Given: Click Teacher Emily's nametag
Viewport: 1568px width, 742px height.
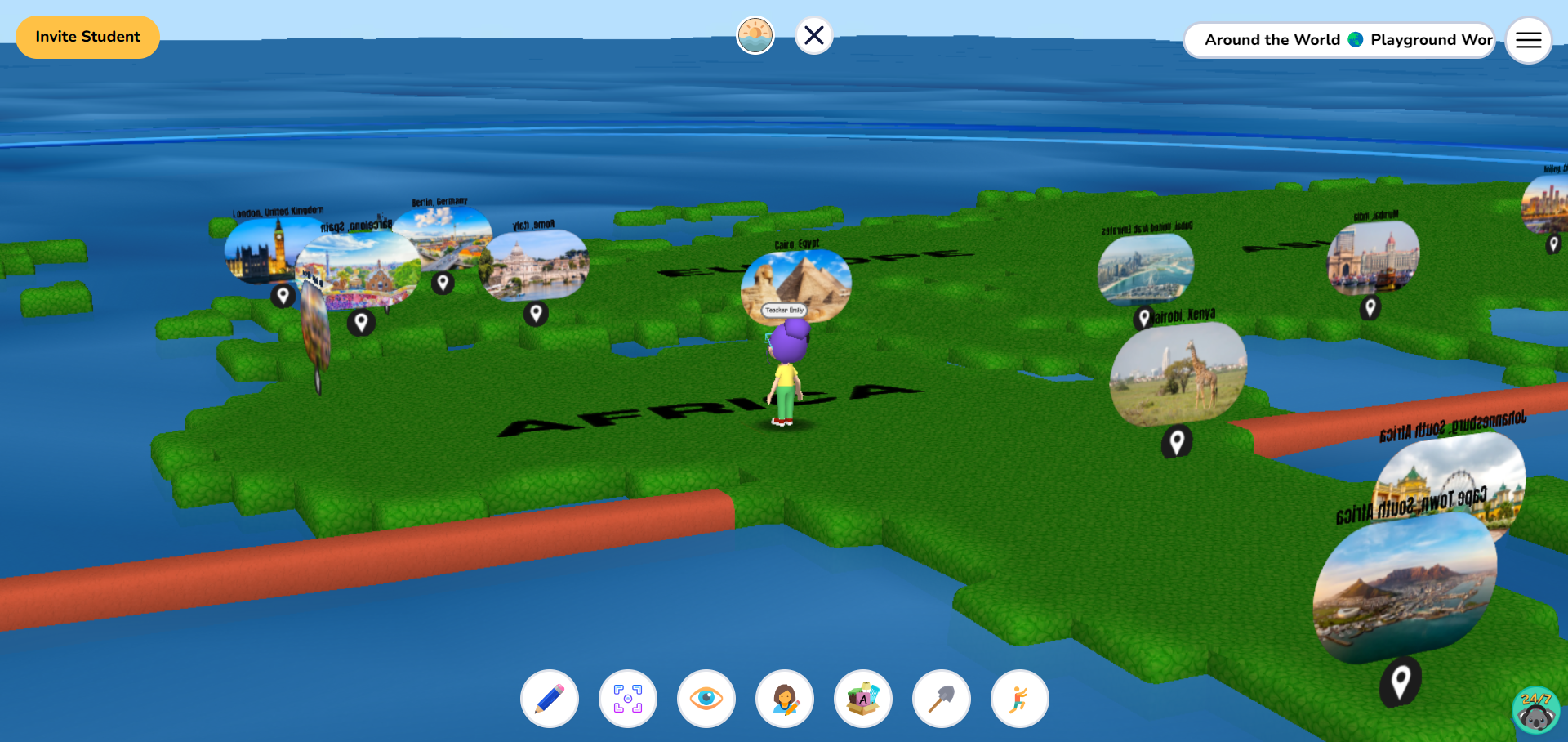Looking at the screenshot, I should [x=783, y=311].
